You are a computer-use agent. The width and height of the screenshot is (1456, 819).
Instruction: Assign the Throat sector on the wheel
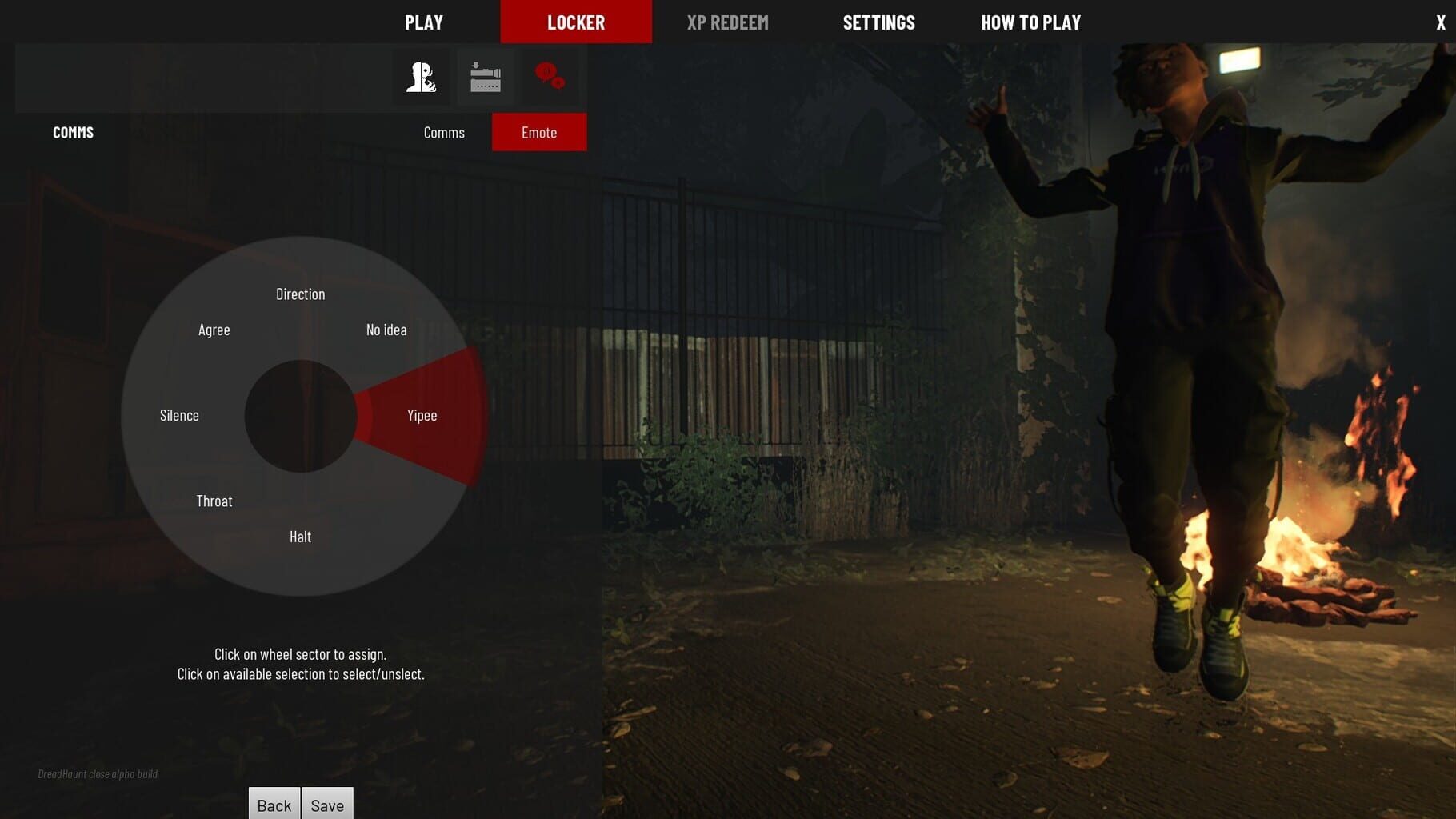click(214, 501)
